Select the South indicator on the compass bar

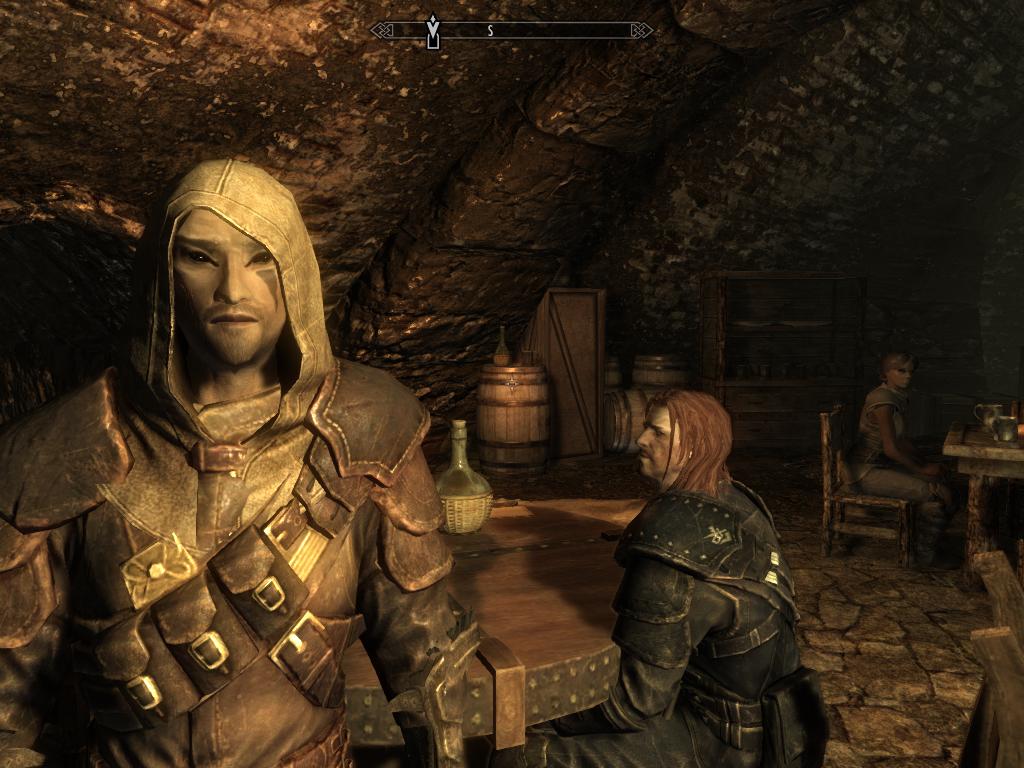pyautogui.click(x=490, y=31)
